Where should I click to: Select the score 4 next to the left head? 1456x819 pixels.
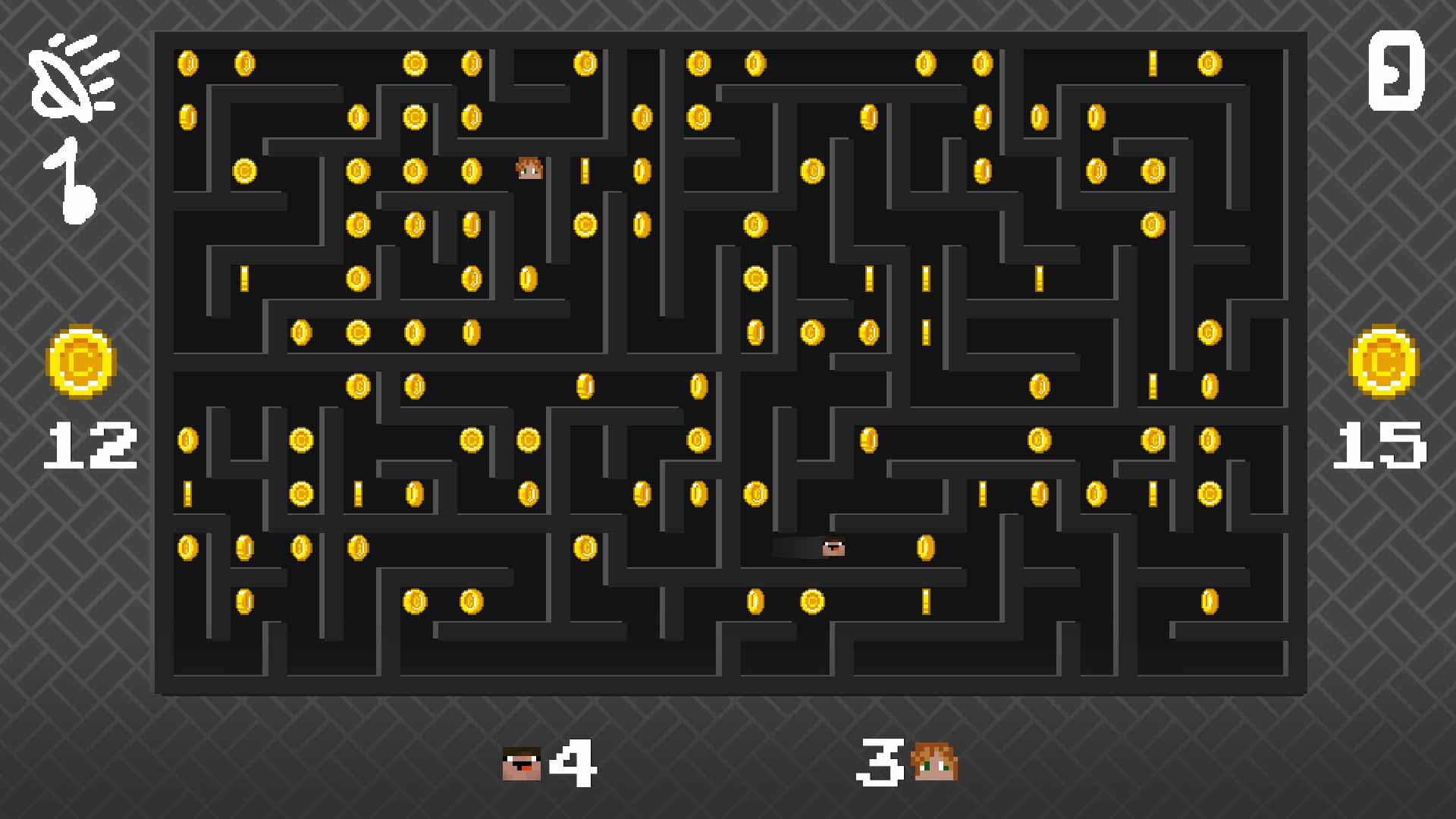pyautogui.click(x=574, y=762)
